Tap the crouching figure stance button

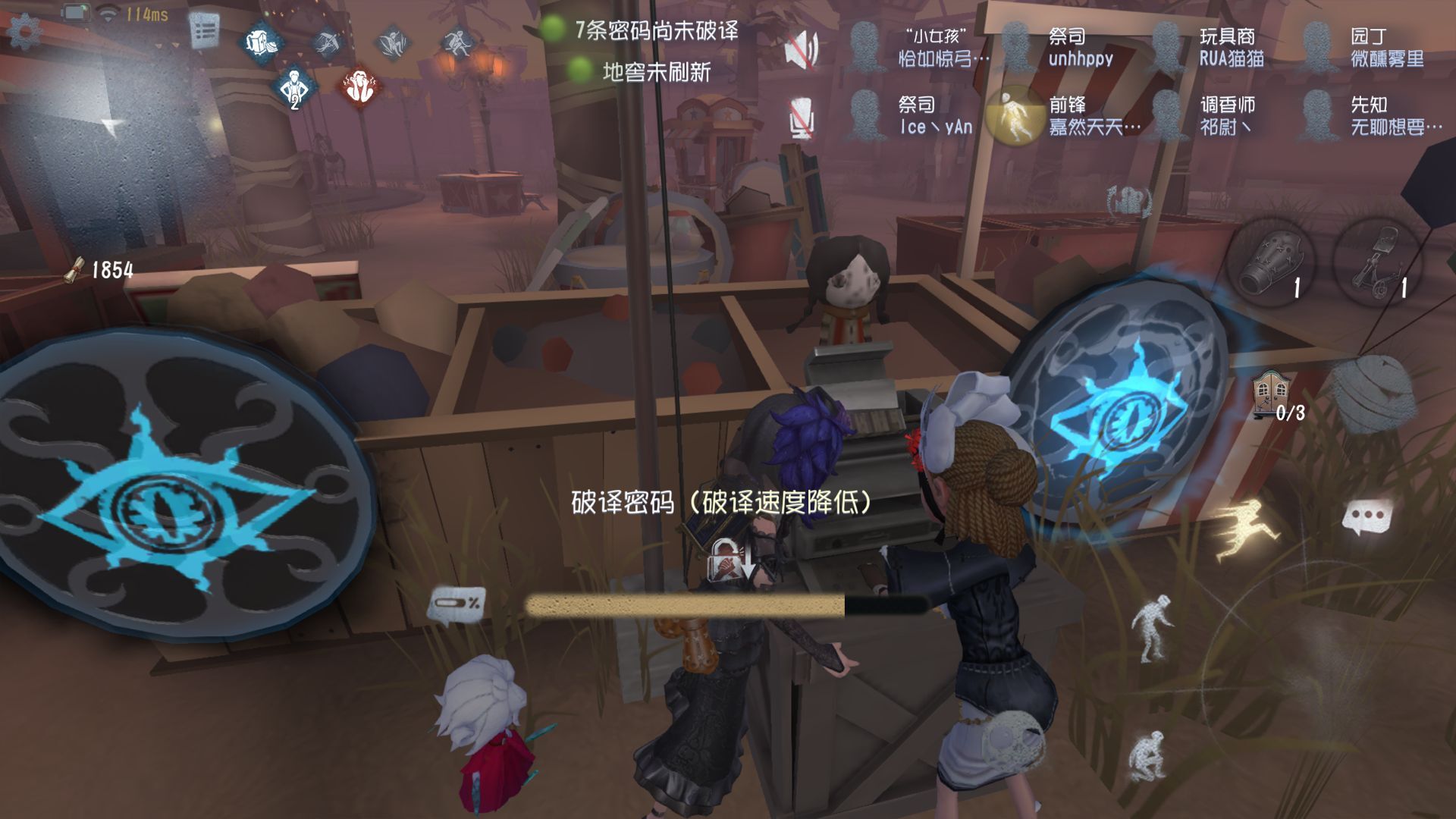(x=1146, y=755)
